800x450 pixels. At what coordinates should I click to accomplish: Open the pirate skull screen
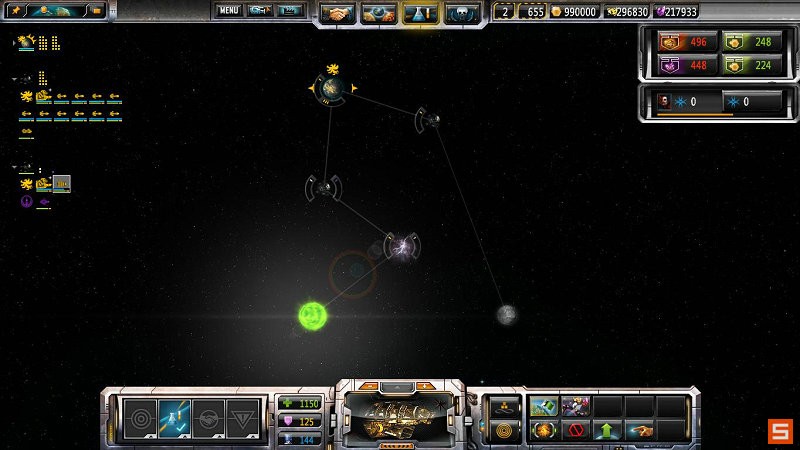point(460,14)
